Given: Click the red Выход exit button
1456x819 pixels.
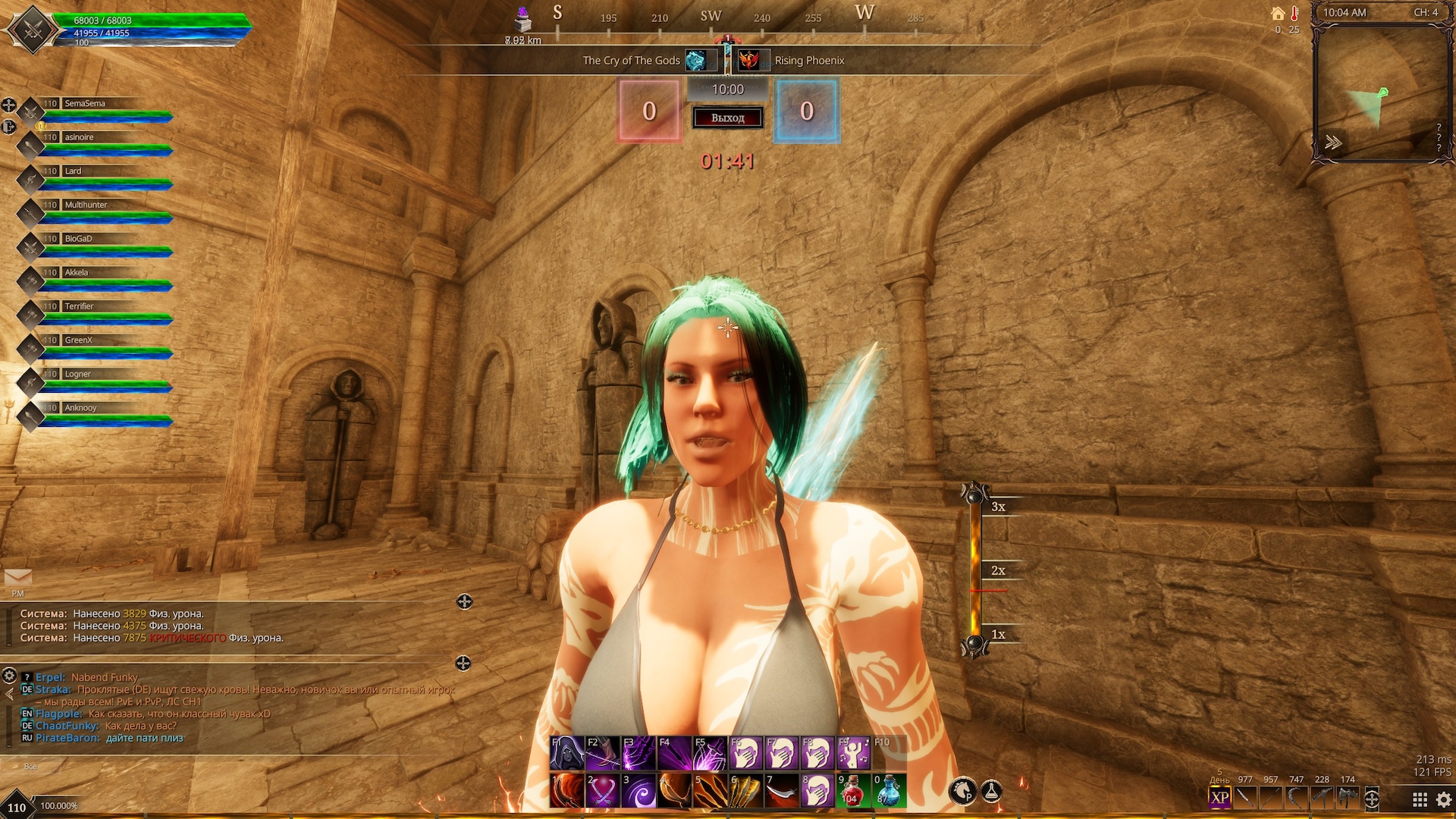Looking at the screenshot, I should tap(727, 118).
